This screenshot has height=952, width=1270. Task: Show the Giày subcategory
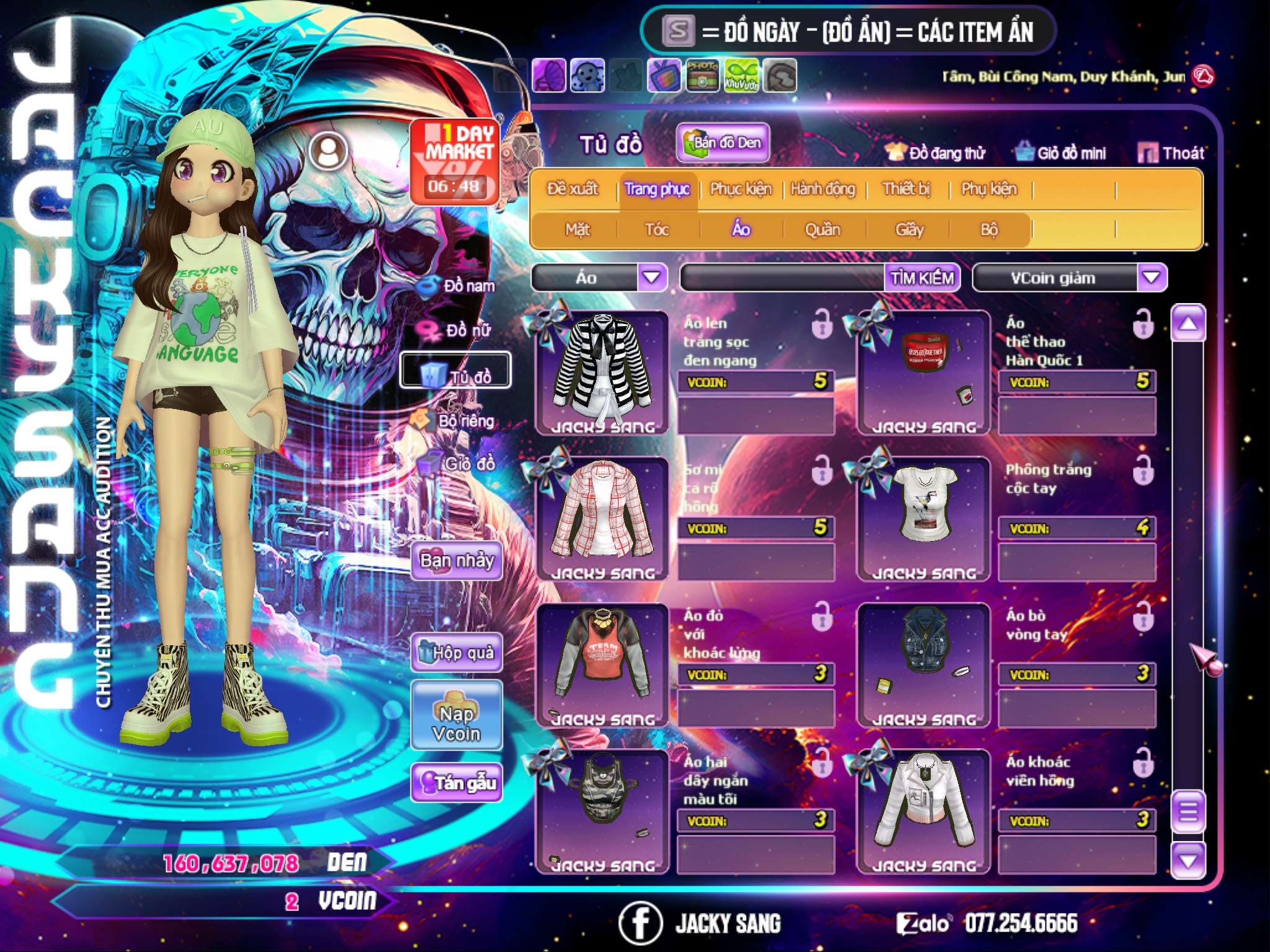pyautogui.click(x=909, y=230)
